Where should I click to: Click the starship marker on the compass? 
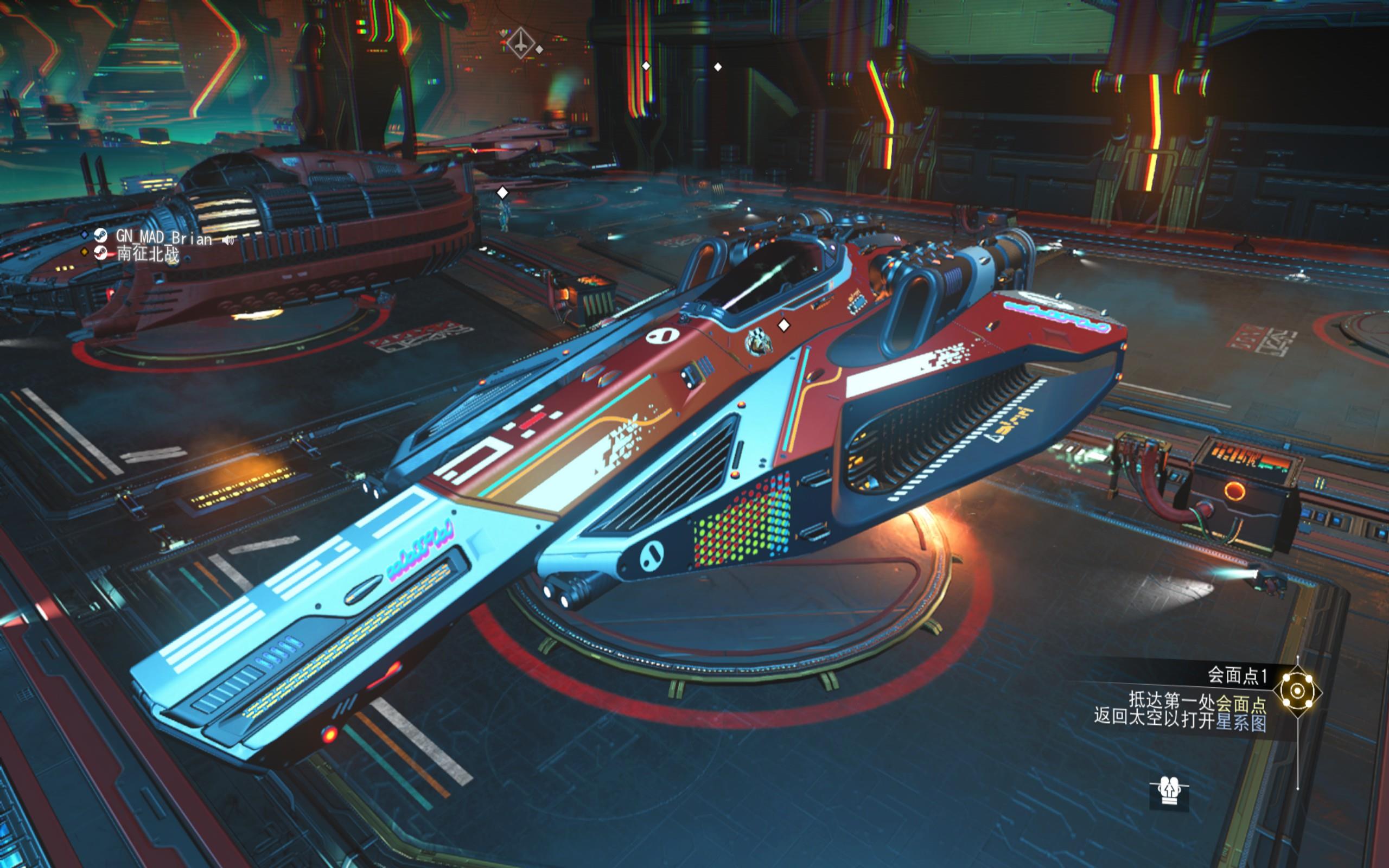[520, 42]
